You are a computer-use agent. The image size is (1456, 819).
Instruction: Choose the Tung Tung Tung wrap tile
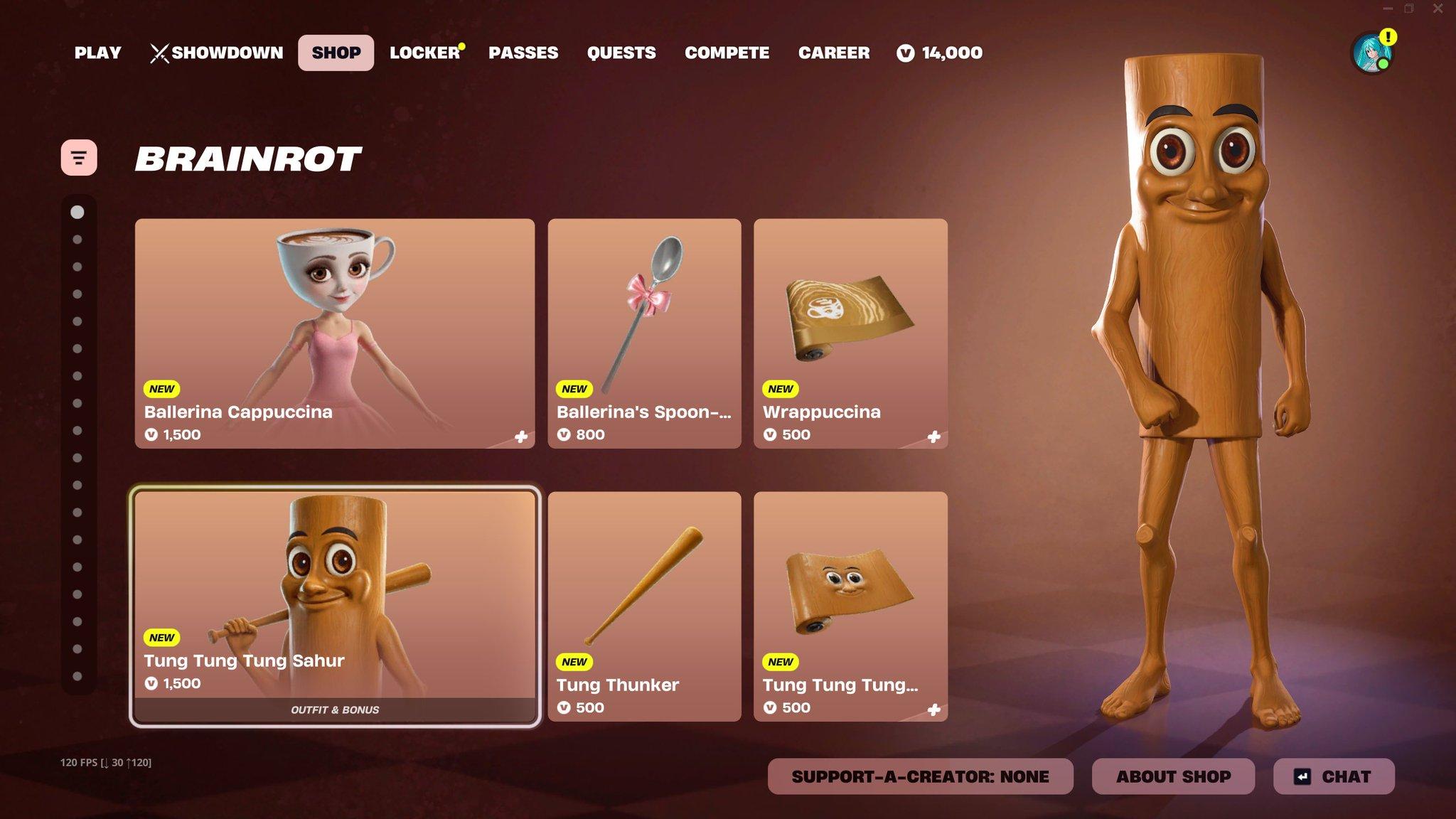850,606
